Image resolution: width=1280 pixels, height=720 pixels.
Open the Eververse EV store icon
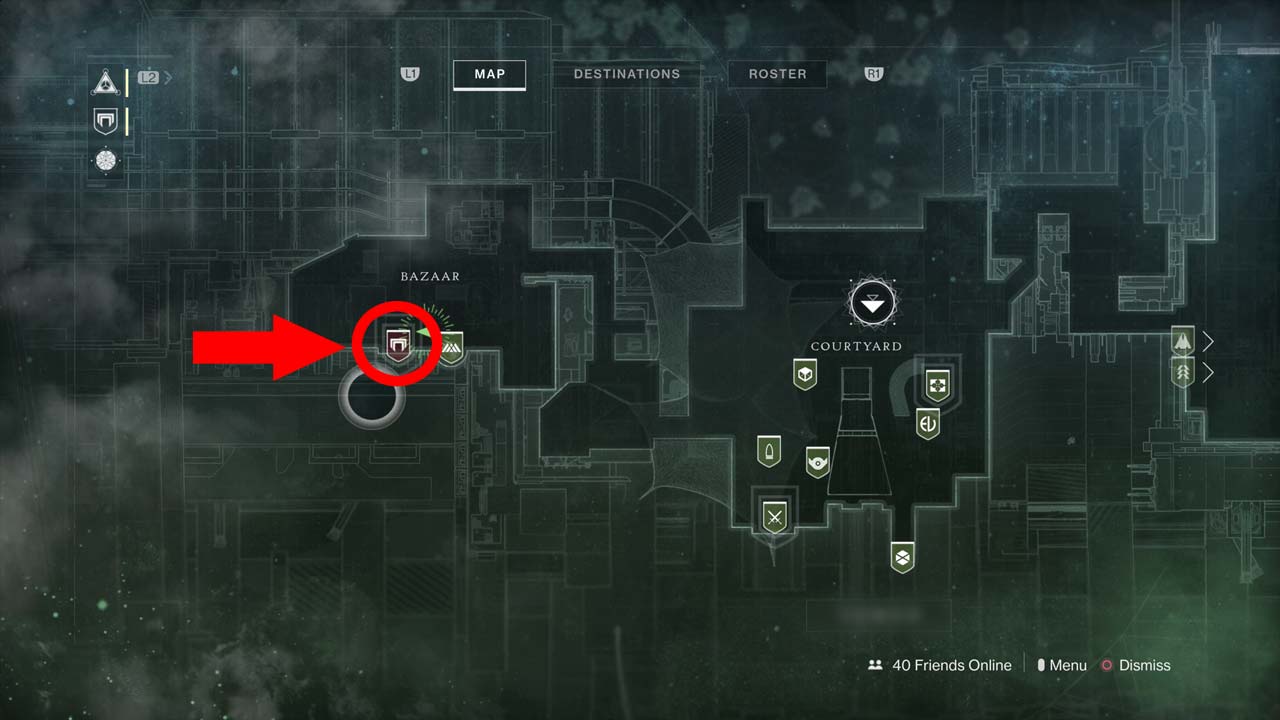(927, 423)
